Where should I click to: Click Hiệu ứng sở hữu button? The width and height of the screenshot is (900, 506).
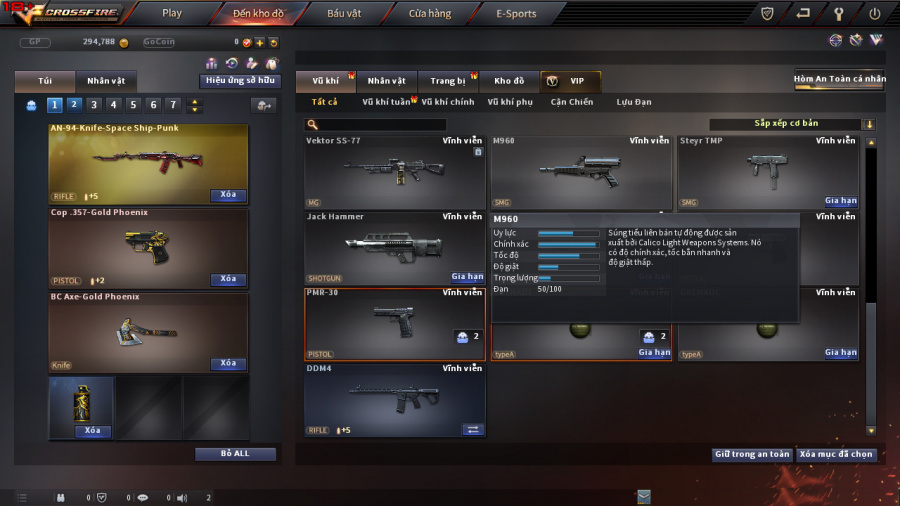[240, 81]
